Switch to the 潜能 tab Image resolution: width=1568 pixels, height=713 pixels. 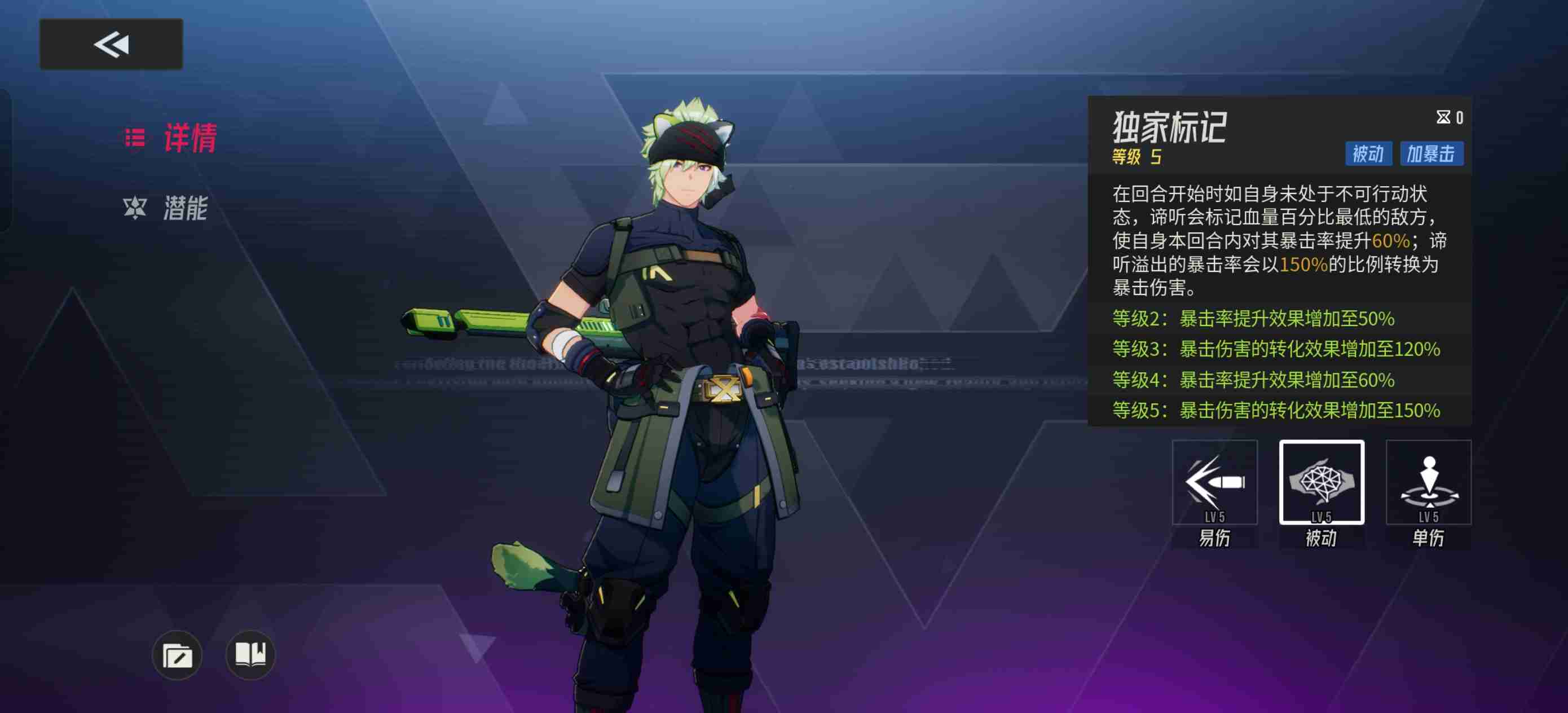(x=184, y=207)
